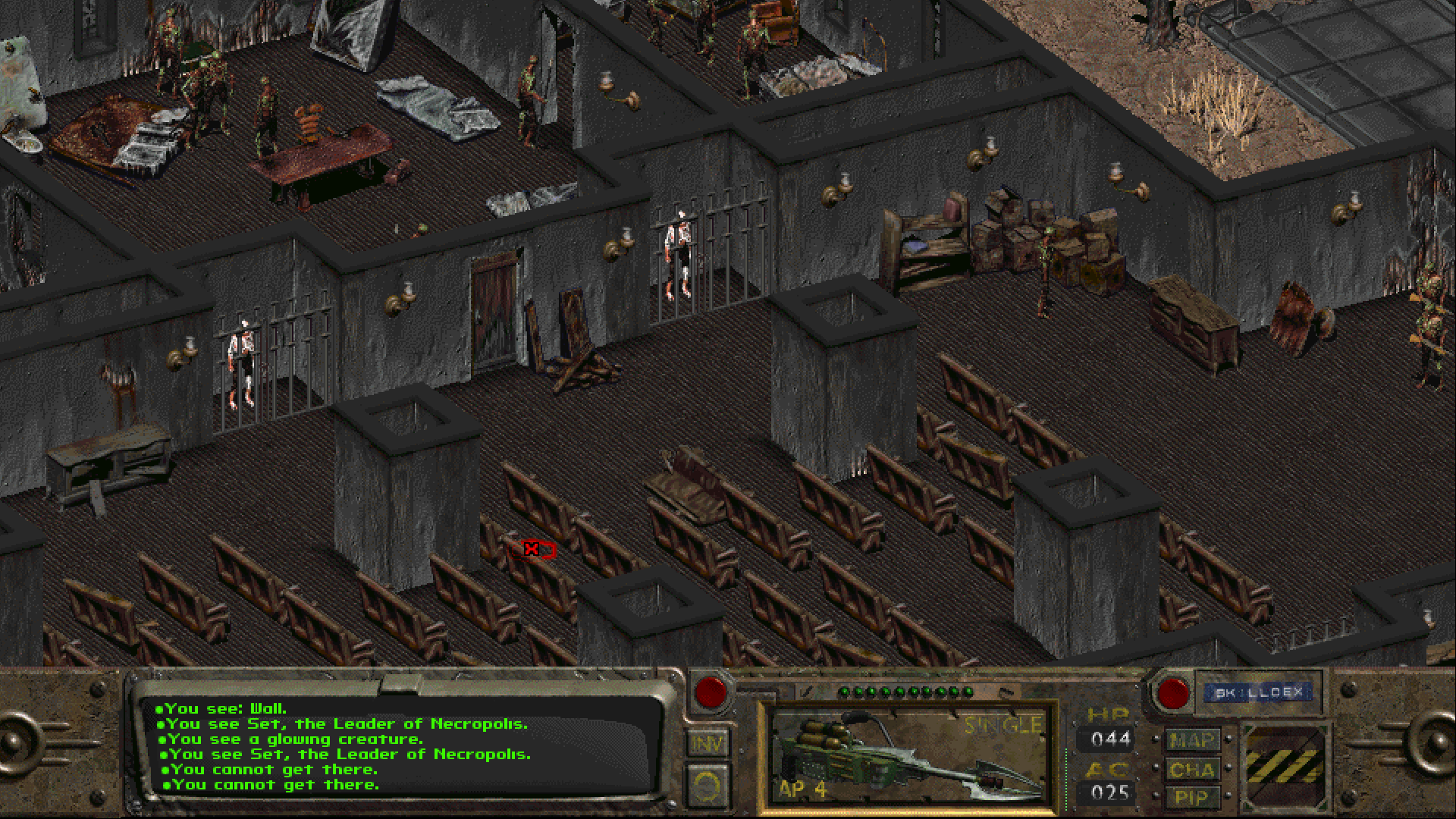The height and width of the screenshot is (819, 1456).
Task: Open the PIP-Boy with the PIP button
Action: 1191,797
